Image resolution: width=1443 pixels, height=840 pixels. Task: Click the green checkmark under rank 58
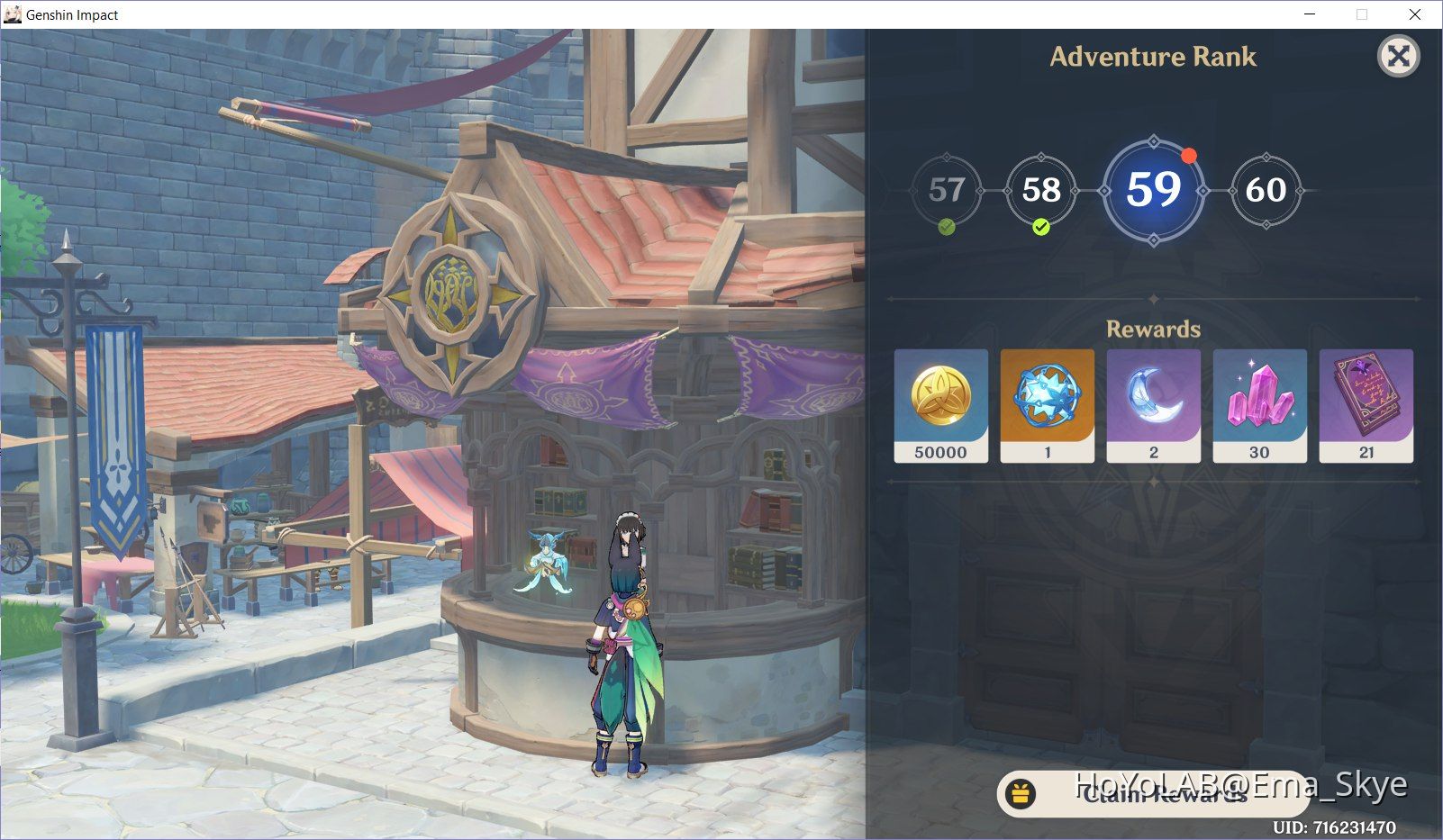[1040, 228]
